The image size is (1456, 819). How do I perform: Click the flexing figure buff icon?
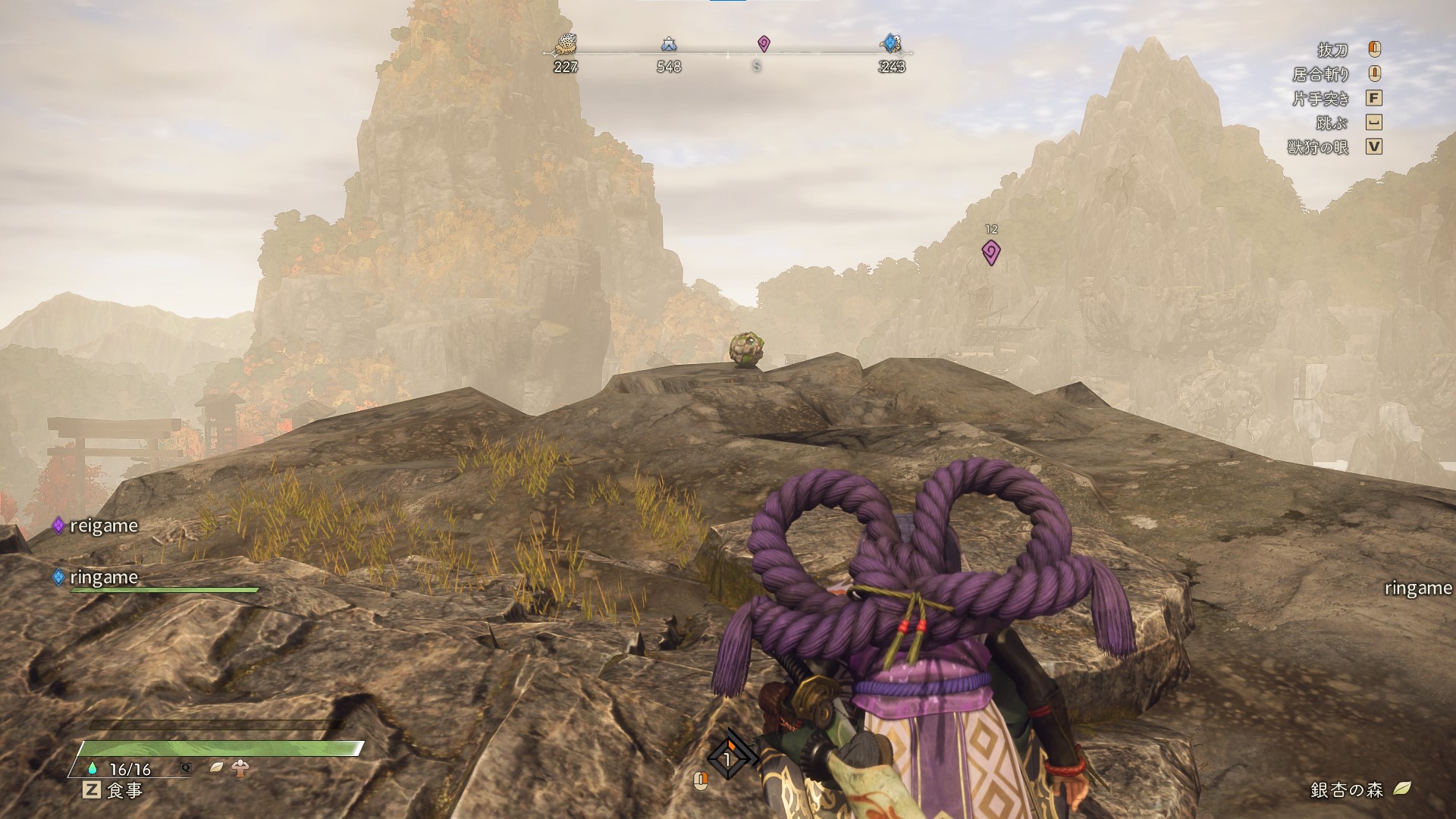(242, 767)
